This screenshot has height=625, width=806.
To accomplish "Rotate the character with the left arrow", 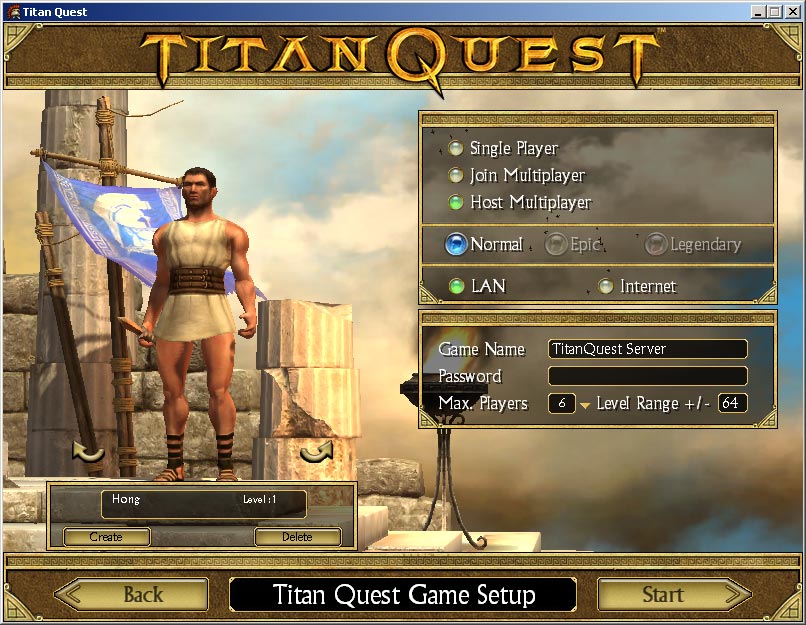I will (x=89, y=455).
